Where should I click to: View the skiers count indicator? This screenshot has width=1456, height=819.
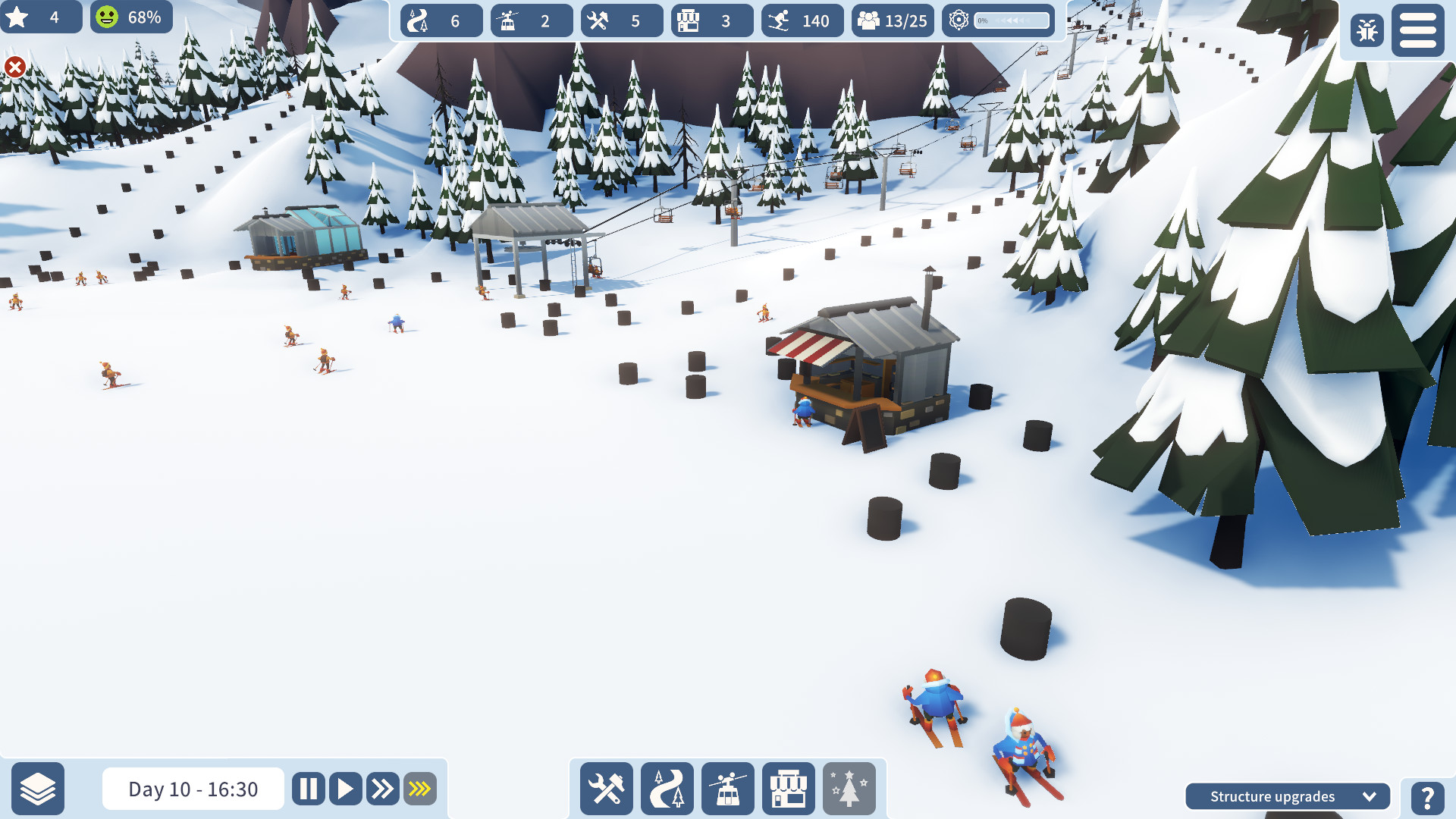802,20
